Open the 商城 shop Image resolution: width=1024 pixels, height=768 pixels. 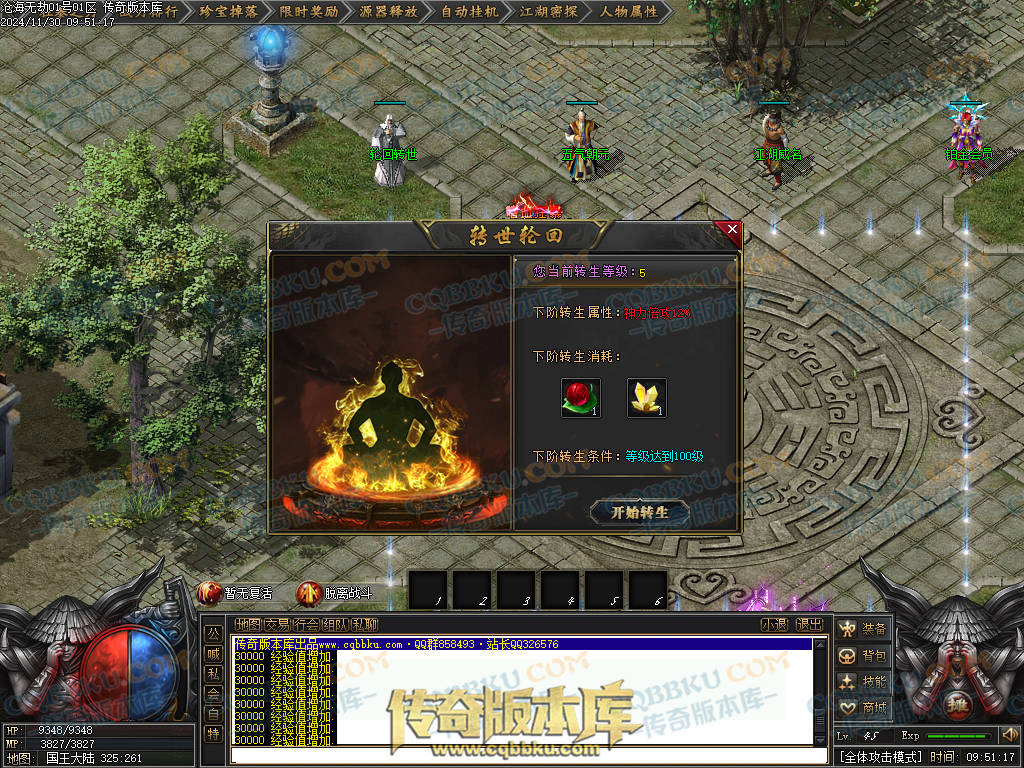(863, 708)
